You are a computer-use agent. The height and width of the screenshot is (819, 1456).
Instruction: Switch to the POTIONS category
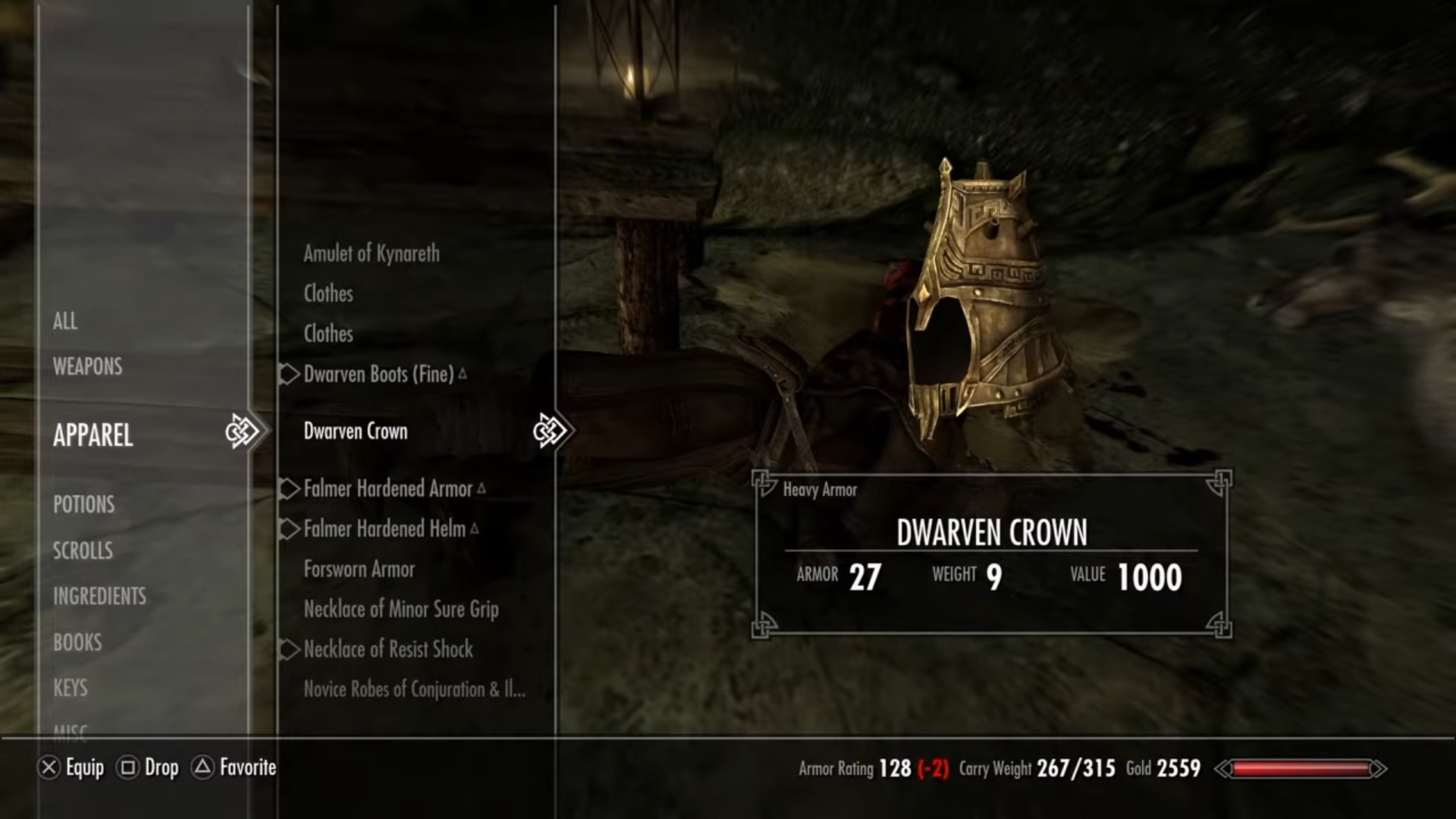(83, 504)
